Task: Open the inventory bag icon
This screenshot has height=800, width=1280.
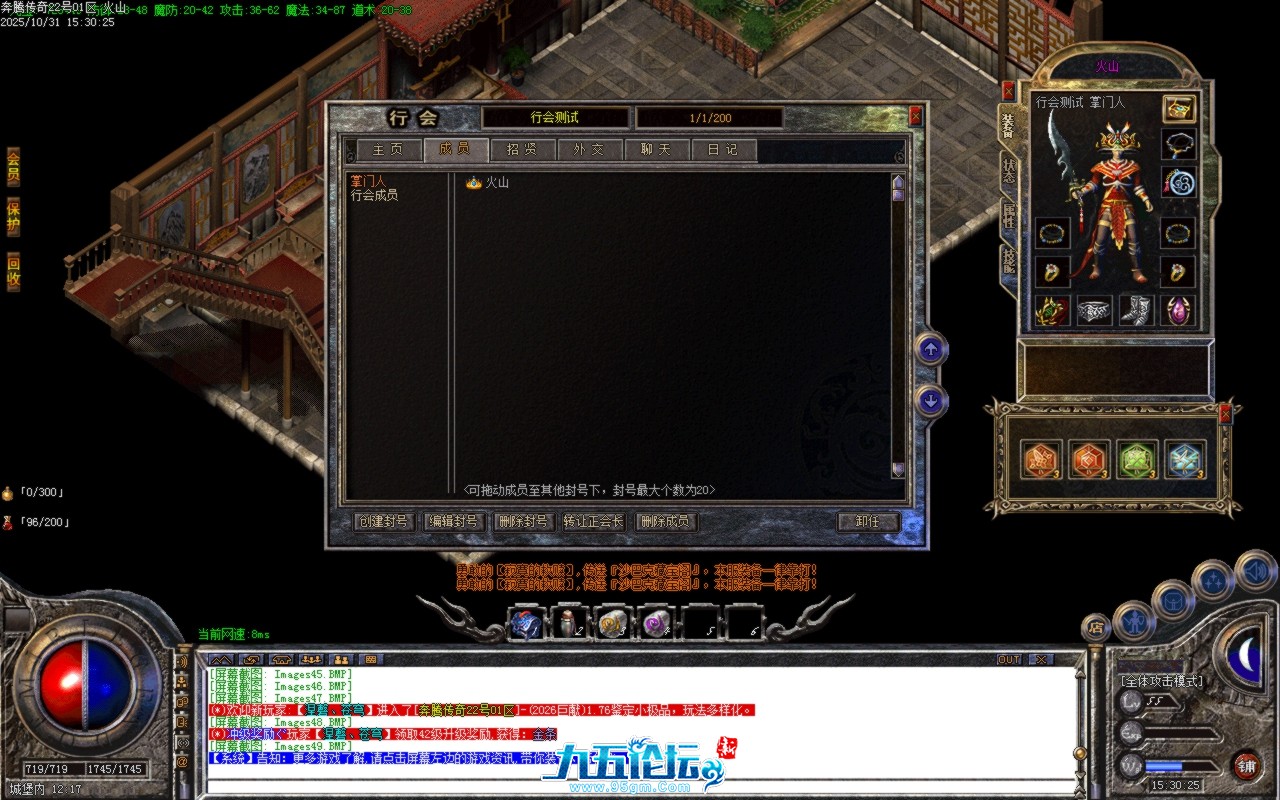Action: [x=1173, y=601]
